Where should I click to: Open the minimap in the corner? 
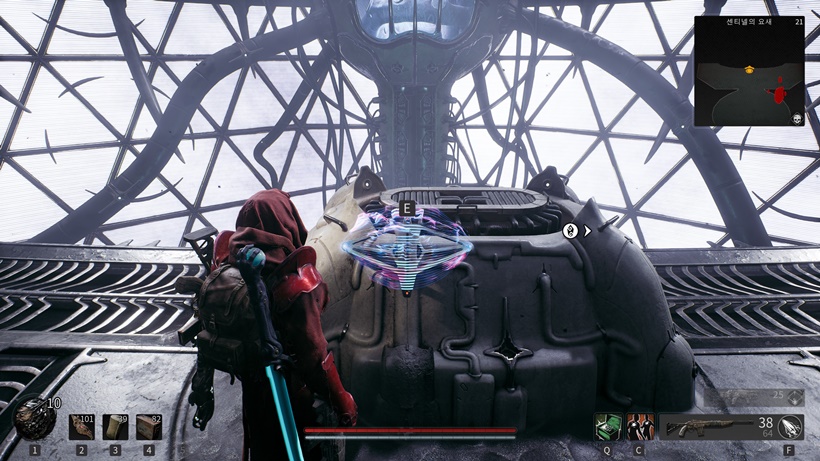(x=749, y=70)
